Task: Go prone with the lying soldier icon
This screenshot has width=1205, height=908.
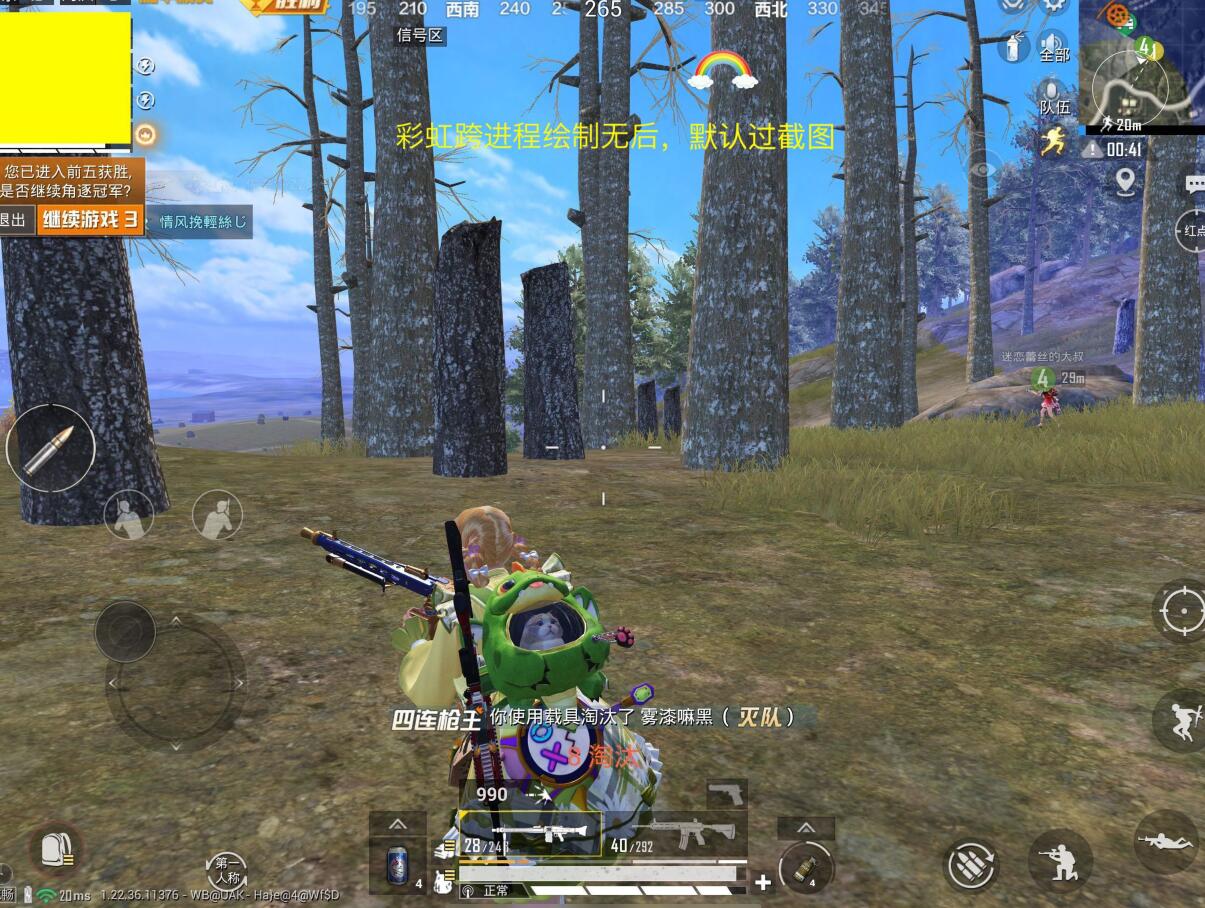Action: (x=1165, y=842)
